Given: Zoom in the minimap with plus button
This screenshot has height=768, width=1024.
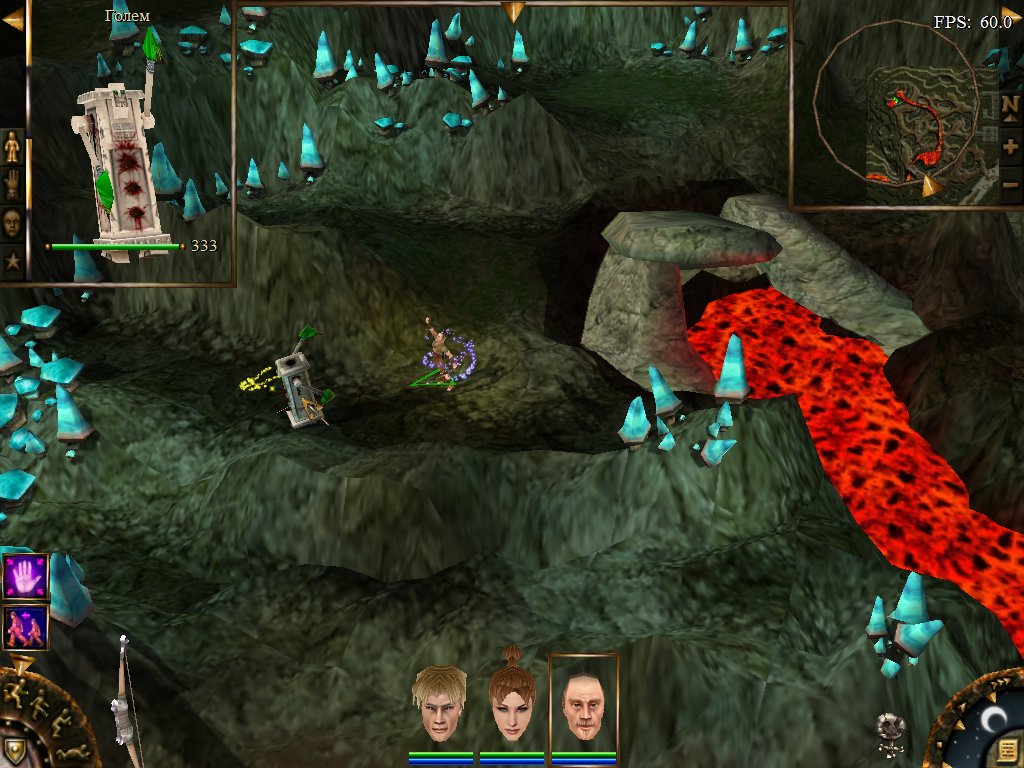Looking at the screenshot, I should (x=1010, y=146).
